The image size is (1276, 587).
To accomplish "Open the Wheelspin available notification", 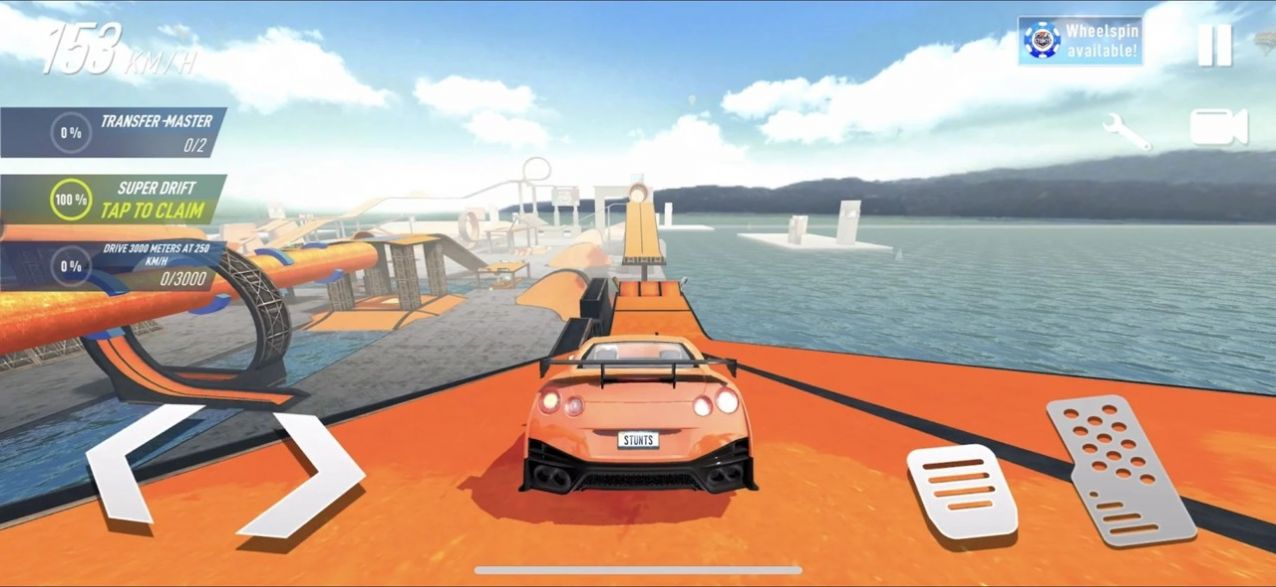I will tap(1080, 41).
